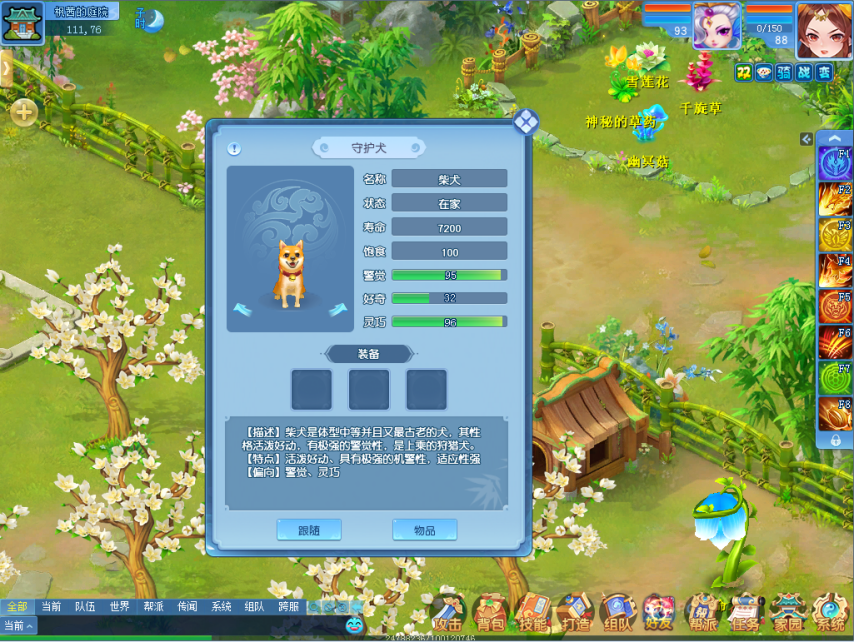Open the 好友 friends menu
Screen dimensions: 854x642
(x=659, y=612)
